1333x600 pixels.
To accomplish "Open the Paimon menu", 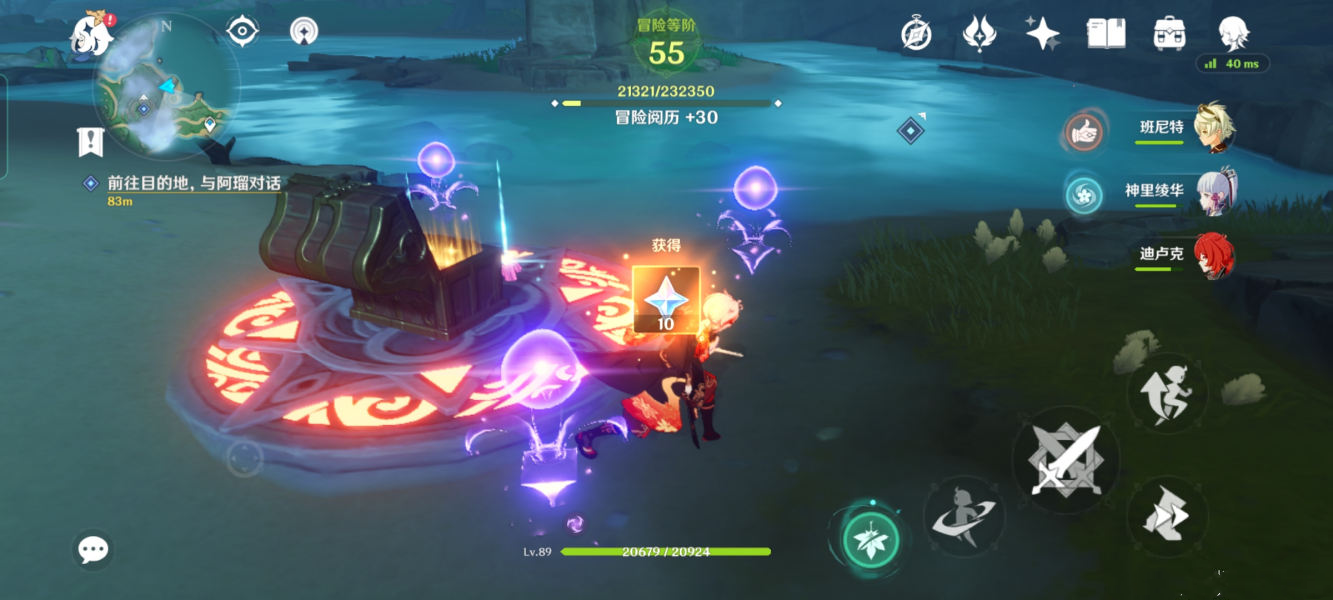I will pos(90,32).
